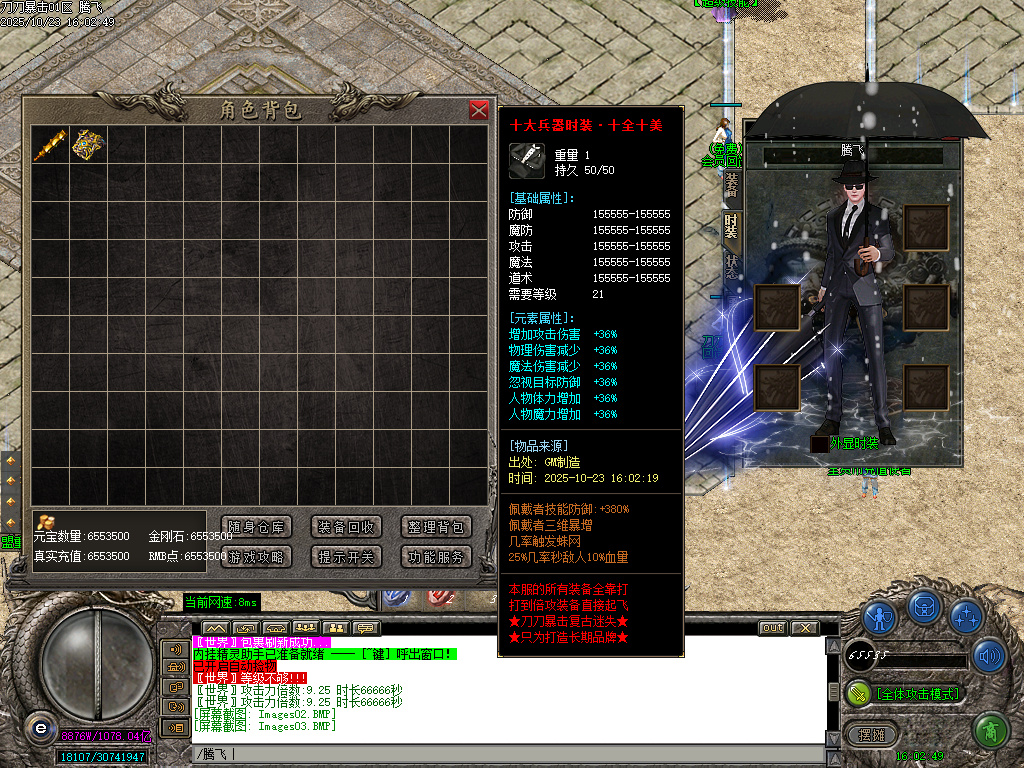The image size is (1024, 768).
Task: Click the 装备回收 equipment recycle button
Action: [346, 527]
